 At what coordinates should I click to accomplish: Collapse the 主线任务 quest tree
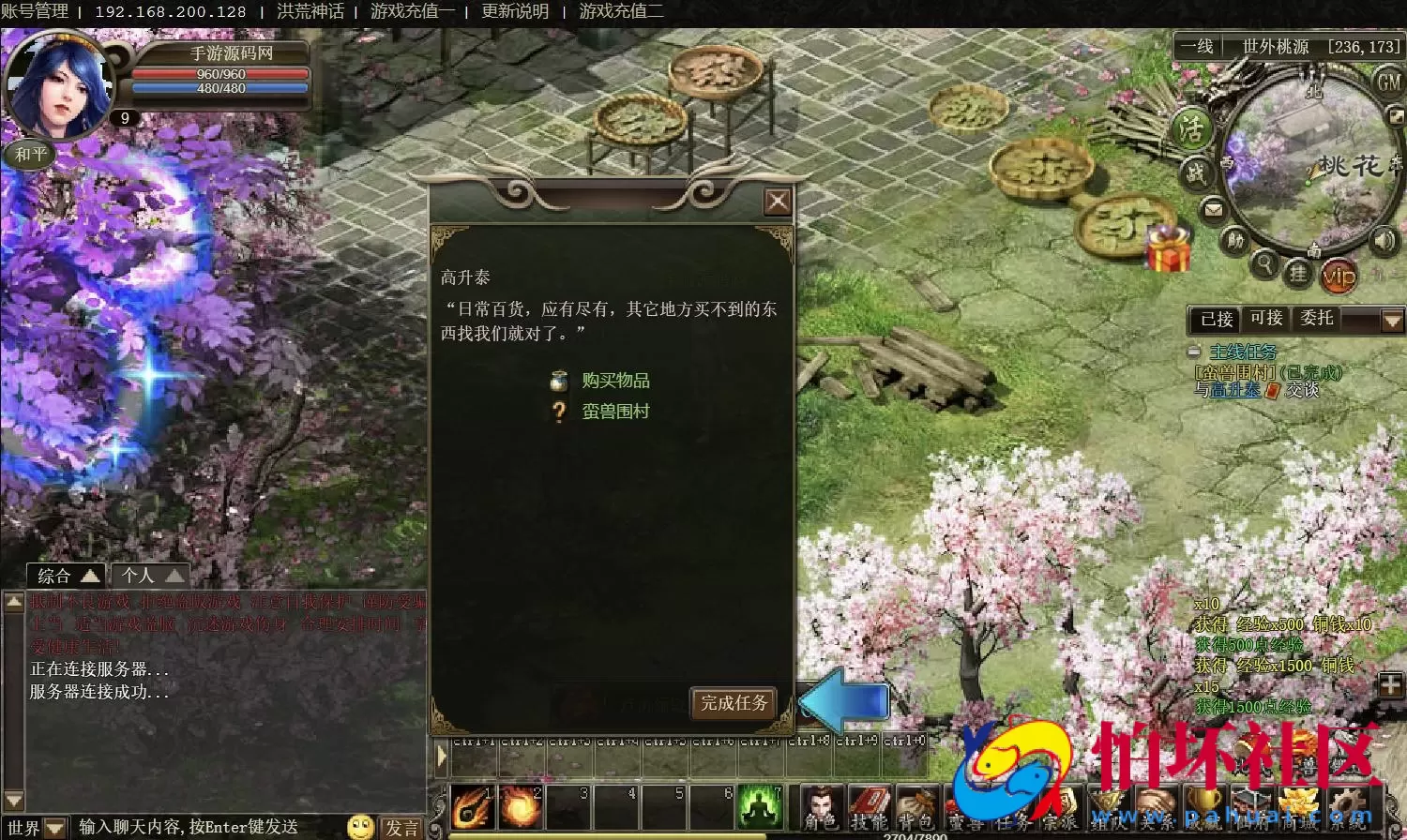(1194, 352)
